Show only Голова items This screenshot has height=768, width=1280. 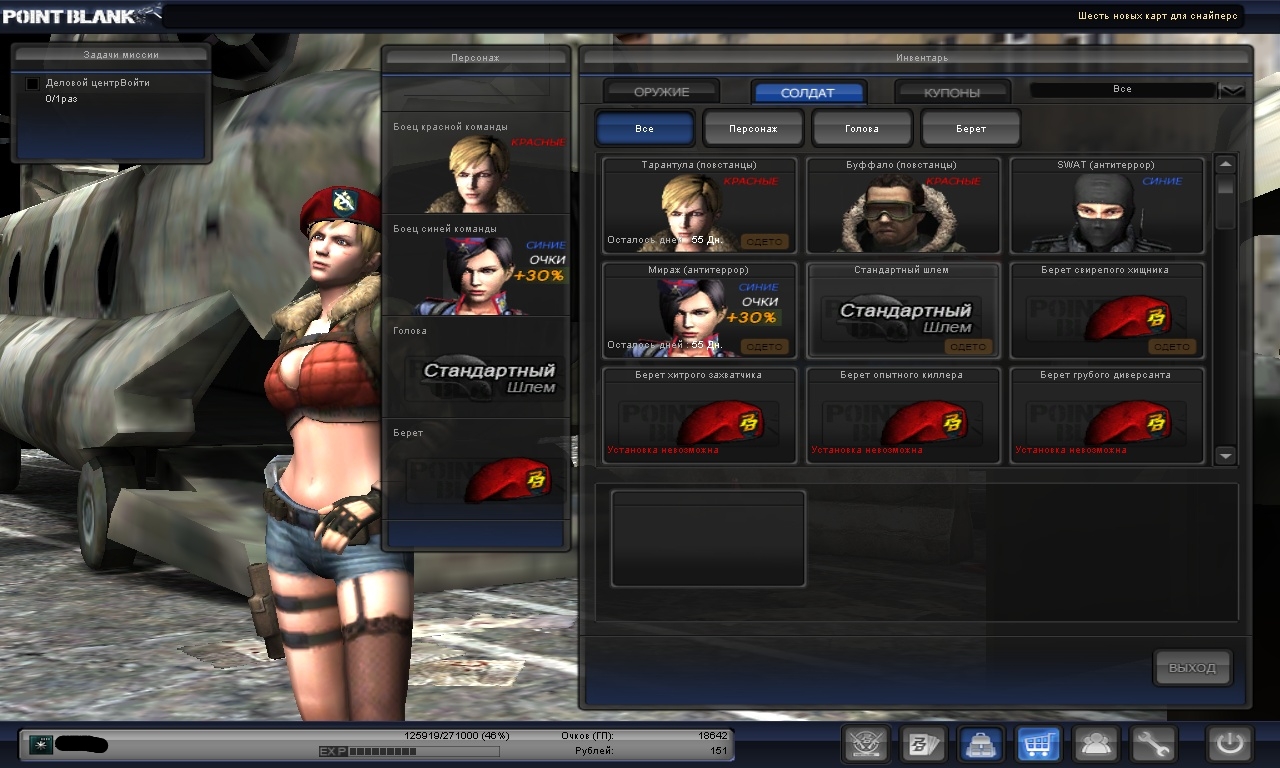(862, 129)
